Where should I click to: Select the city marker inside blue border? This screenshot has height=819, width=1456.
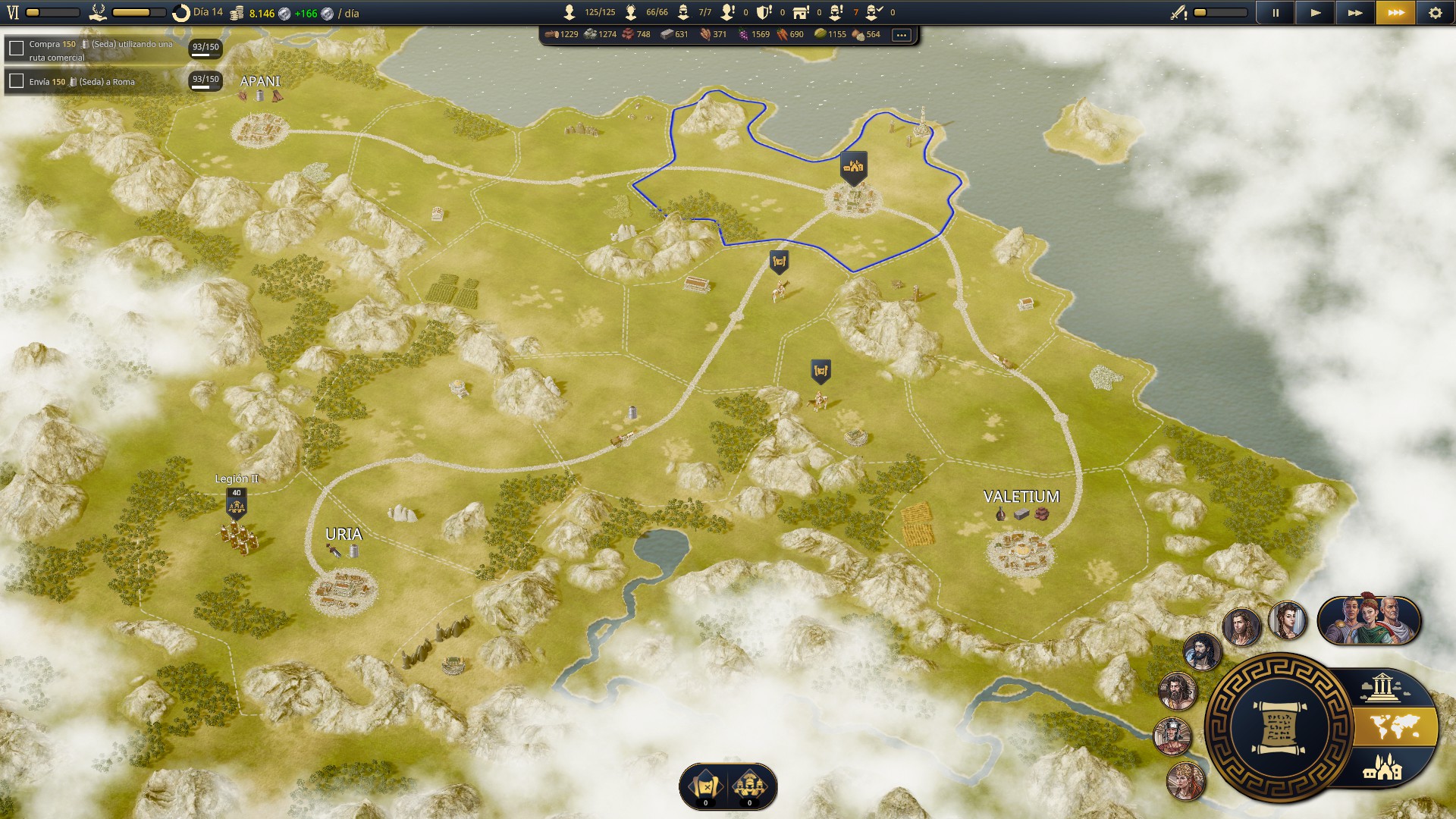click(853, 167)
